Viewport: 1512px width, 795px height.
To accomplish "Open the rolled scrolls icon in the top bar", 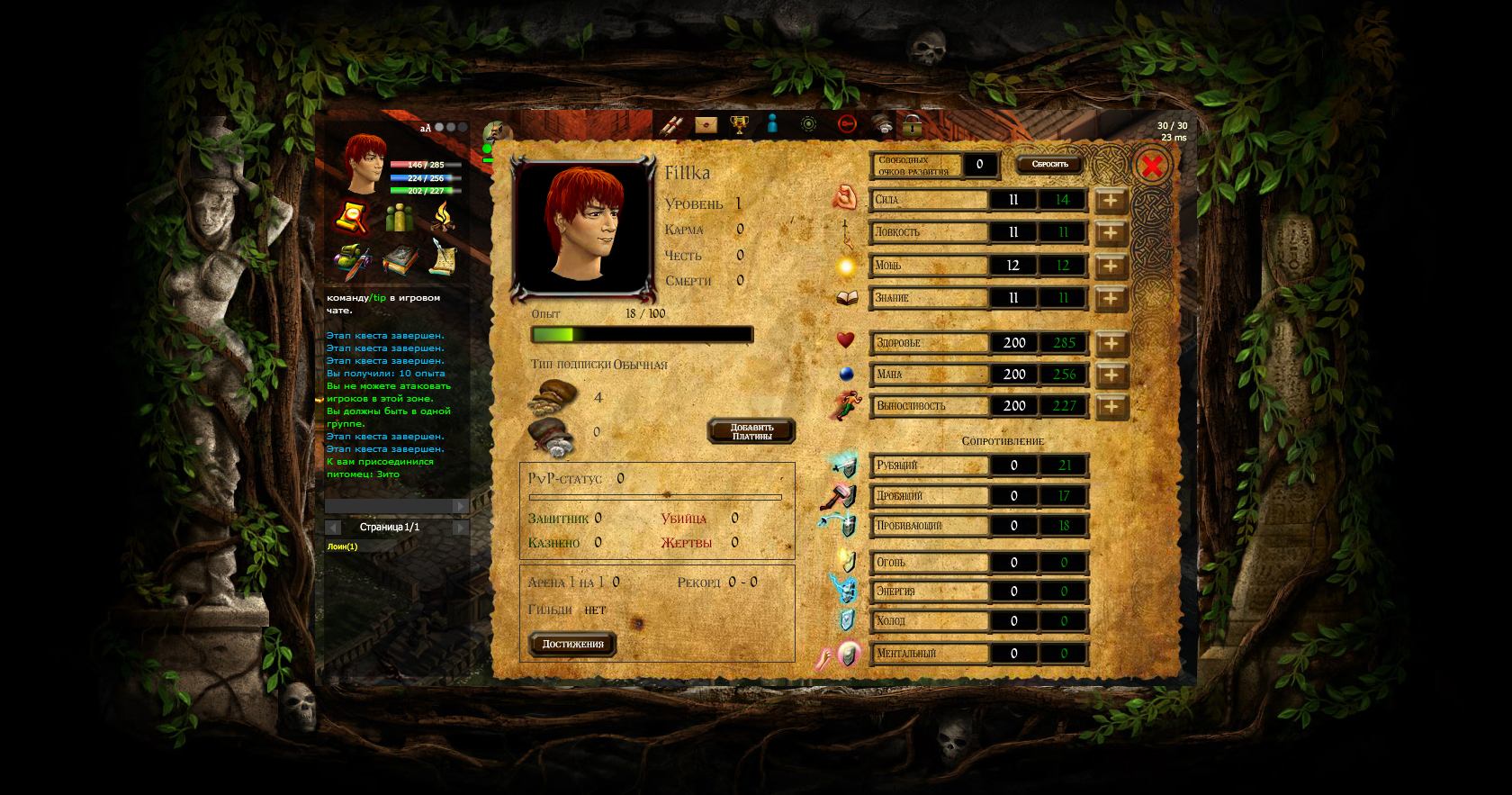I will (x=670, y=125).
